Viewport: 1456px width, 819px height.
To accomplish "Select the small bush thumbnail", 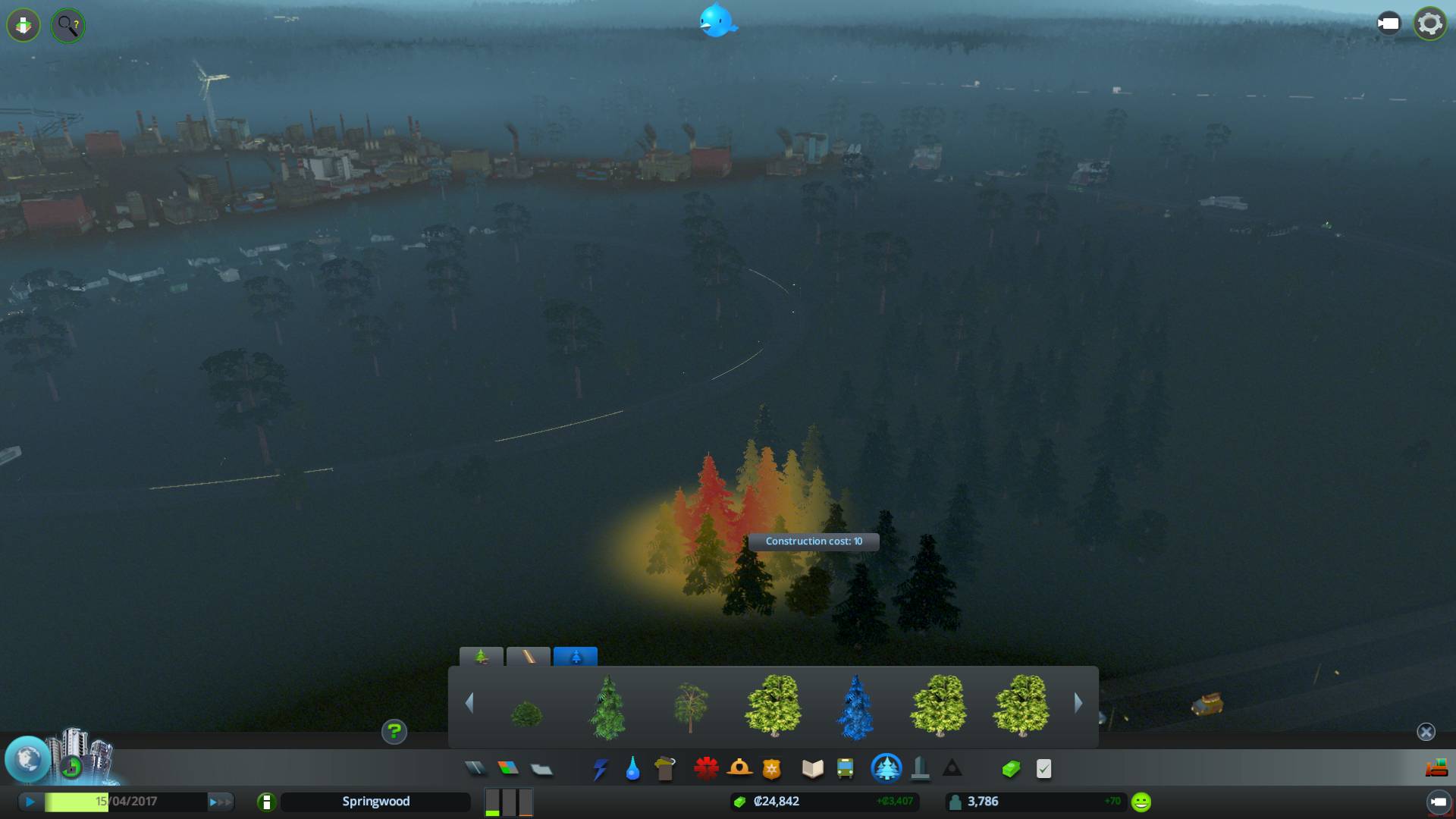I will pos(526,713).
